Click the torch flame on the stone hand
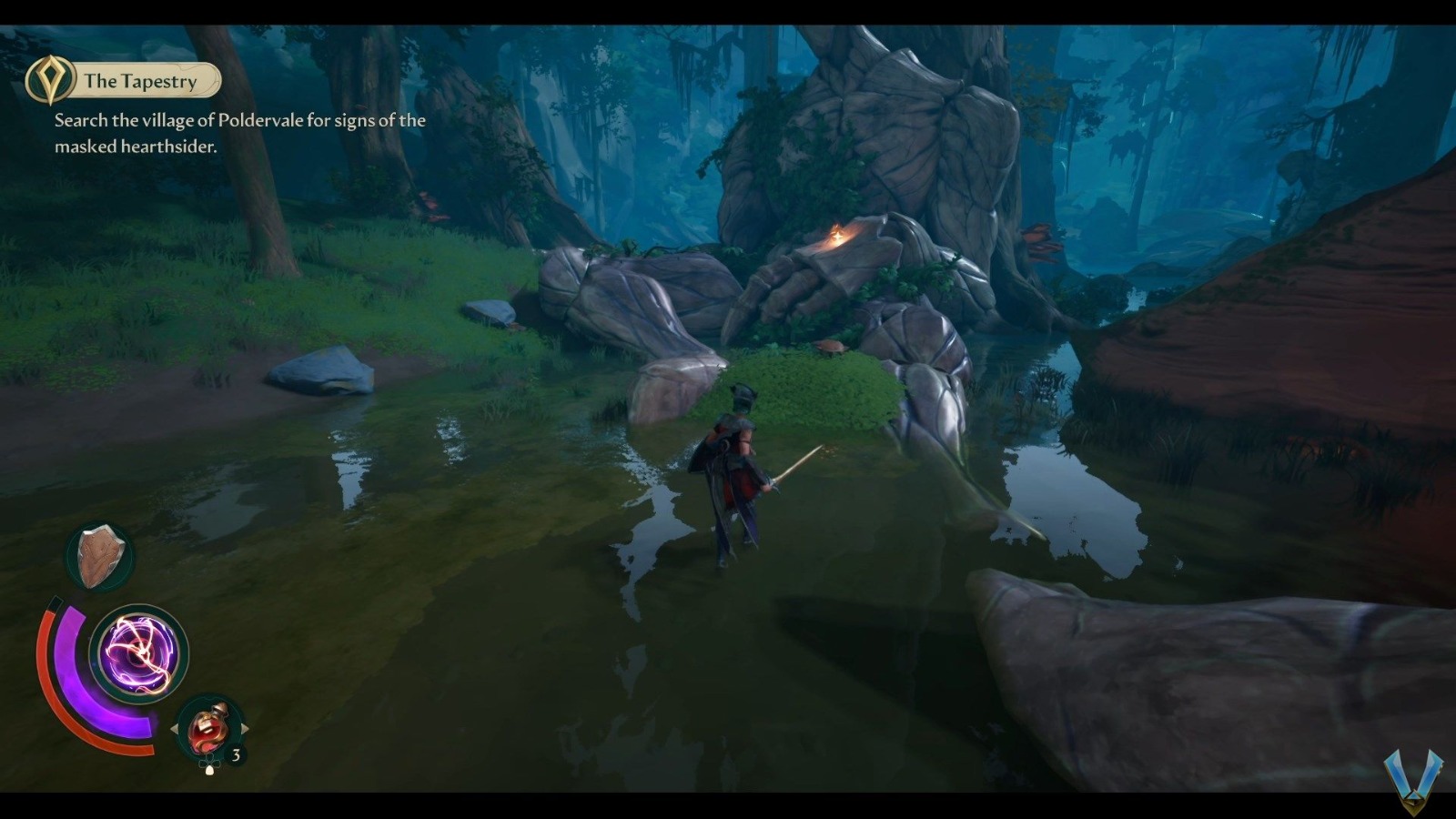This screenshot has width=1456, height=819. tap(837, 235)
